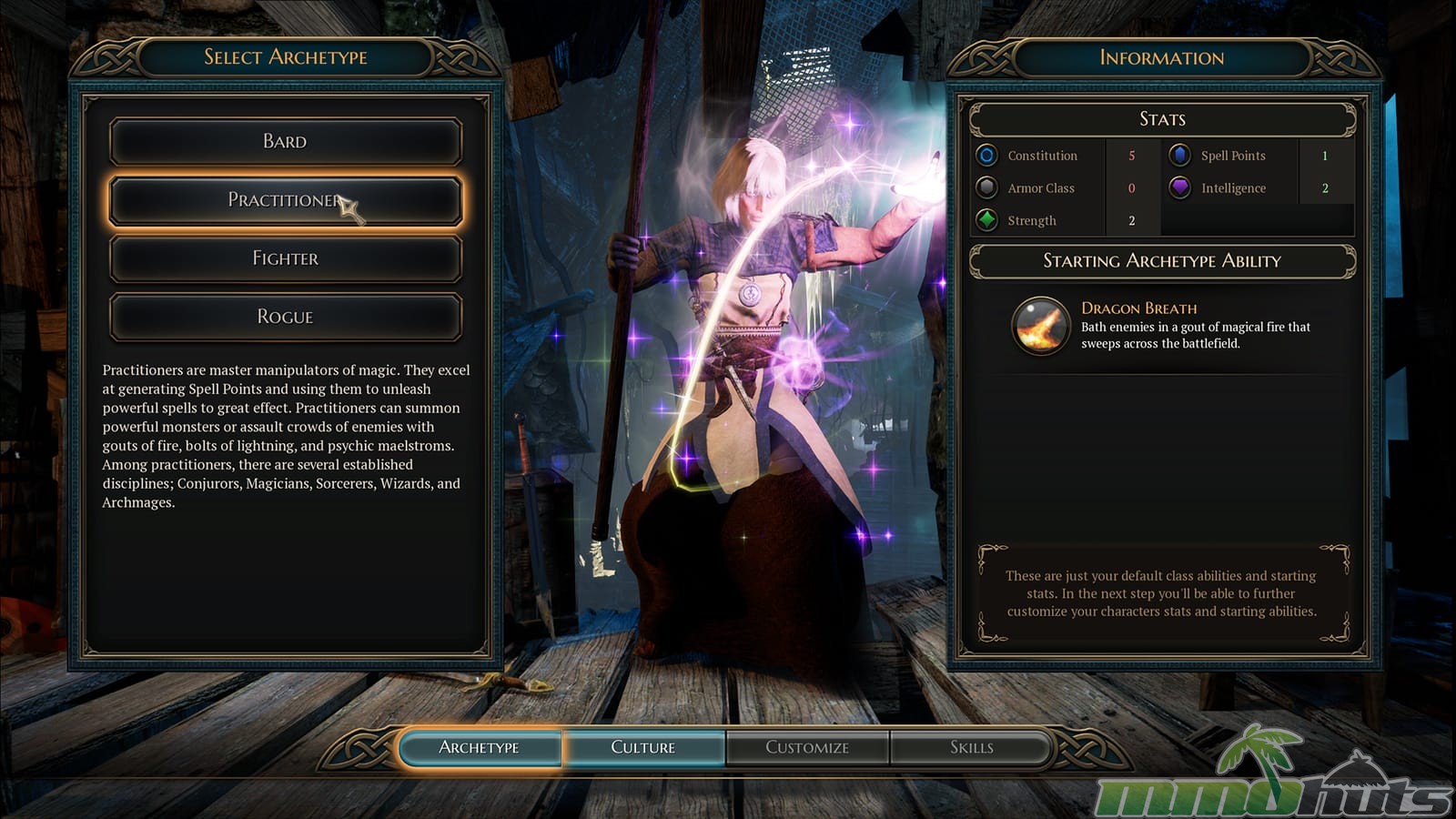Select the Rogue archetype
Image resolution: width=1456 pixels, height=819 pixels.
pyautogui.click(x=285, y=317)
